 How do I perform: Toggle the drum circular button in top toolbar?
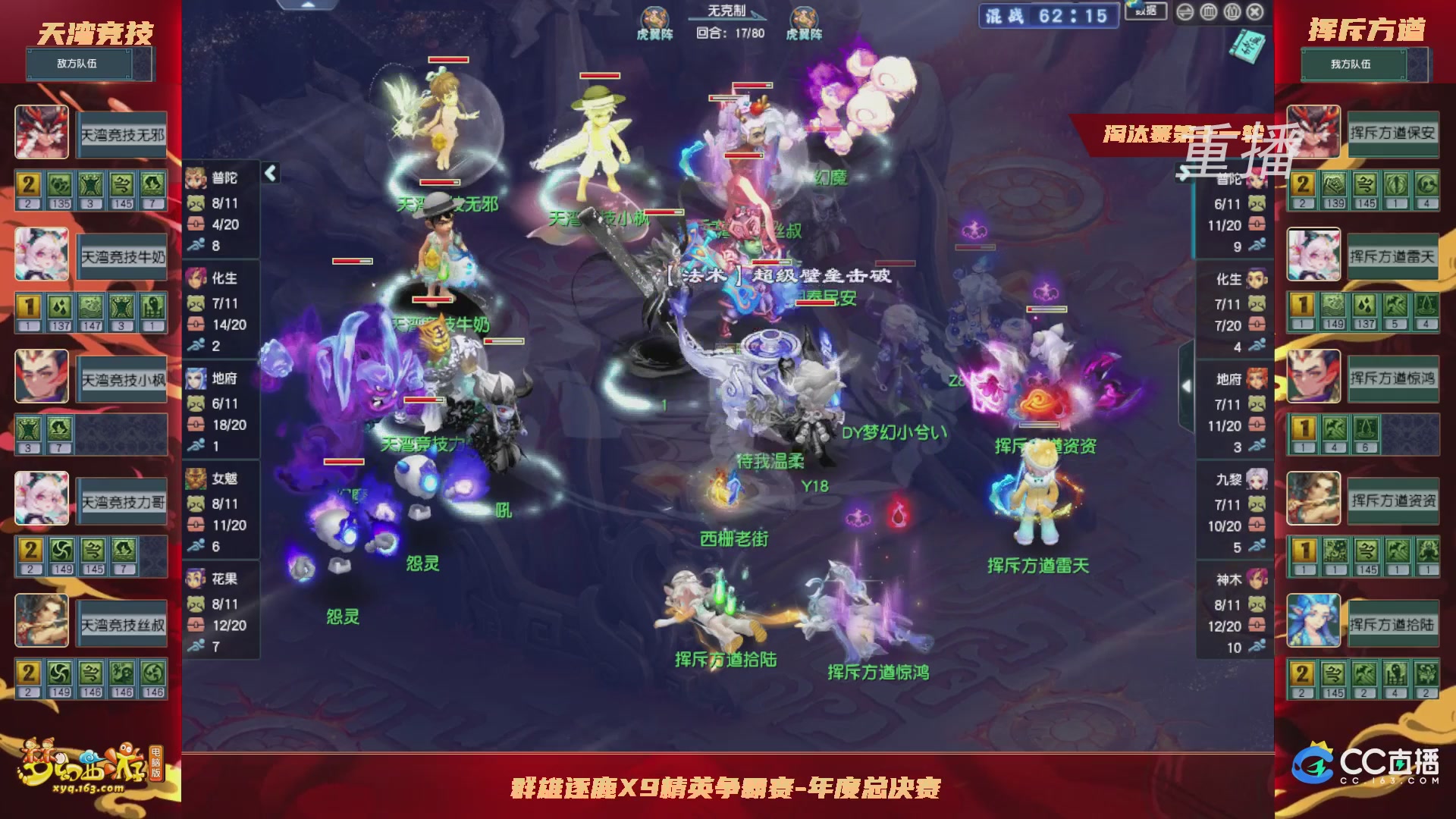1209,12
